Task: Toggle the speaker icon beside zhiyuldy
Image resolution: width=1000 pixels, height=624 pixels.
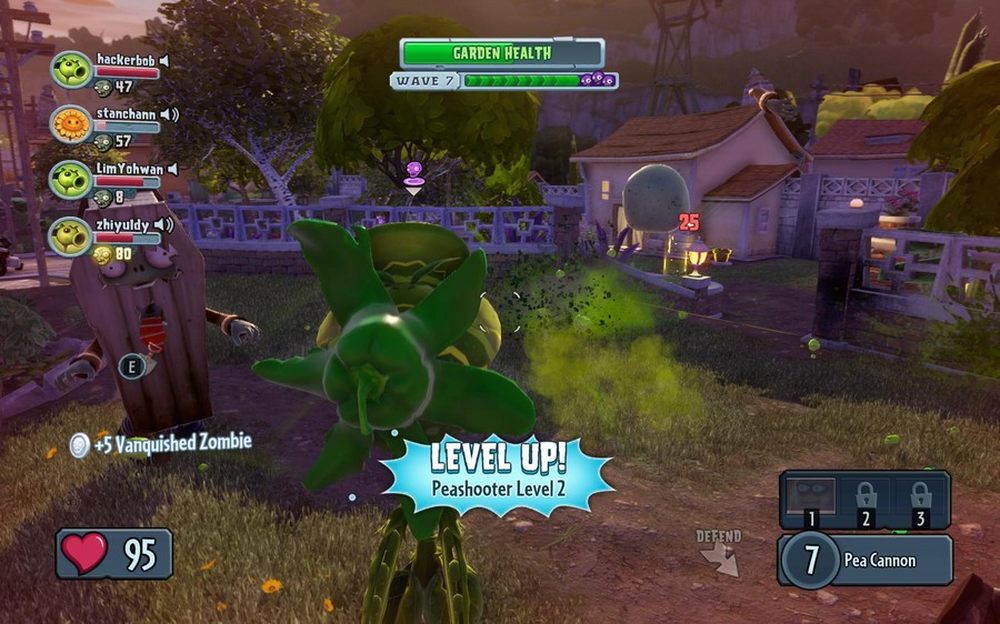Action: coord(164,225)
